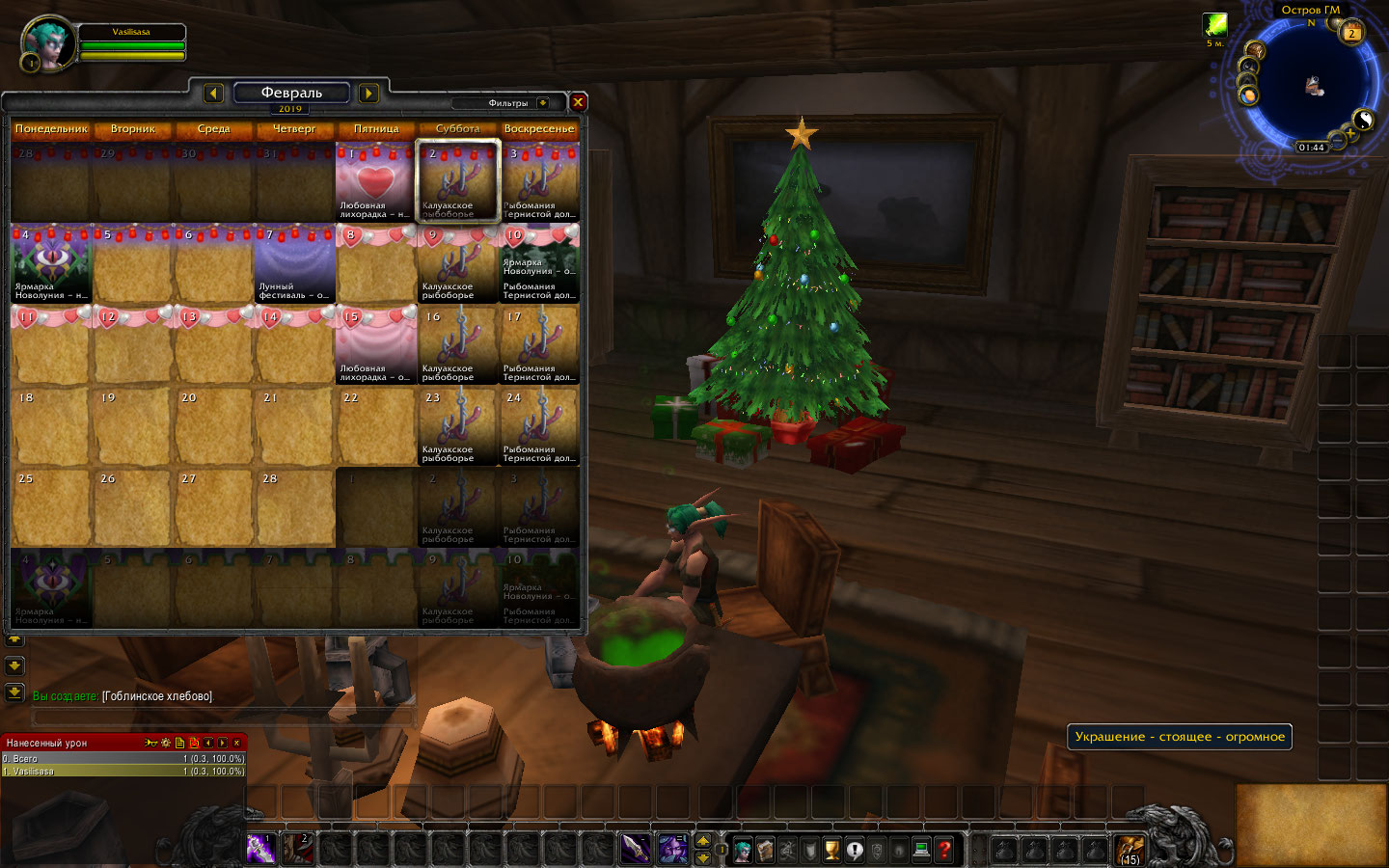Open Skada options with the gear icon
Screen dimensions: 1389x868
165,743
